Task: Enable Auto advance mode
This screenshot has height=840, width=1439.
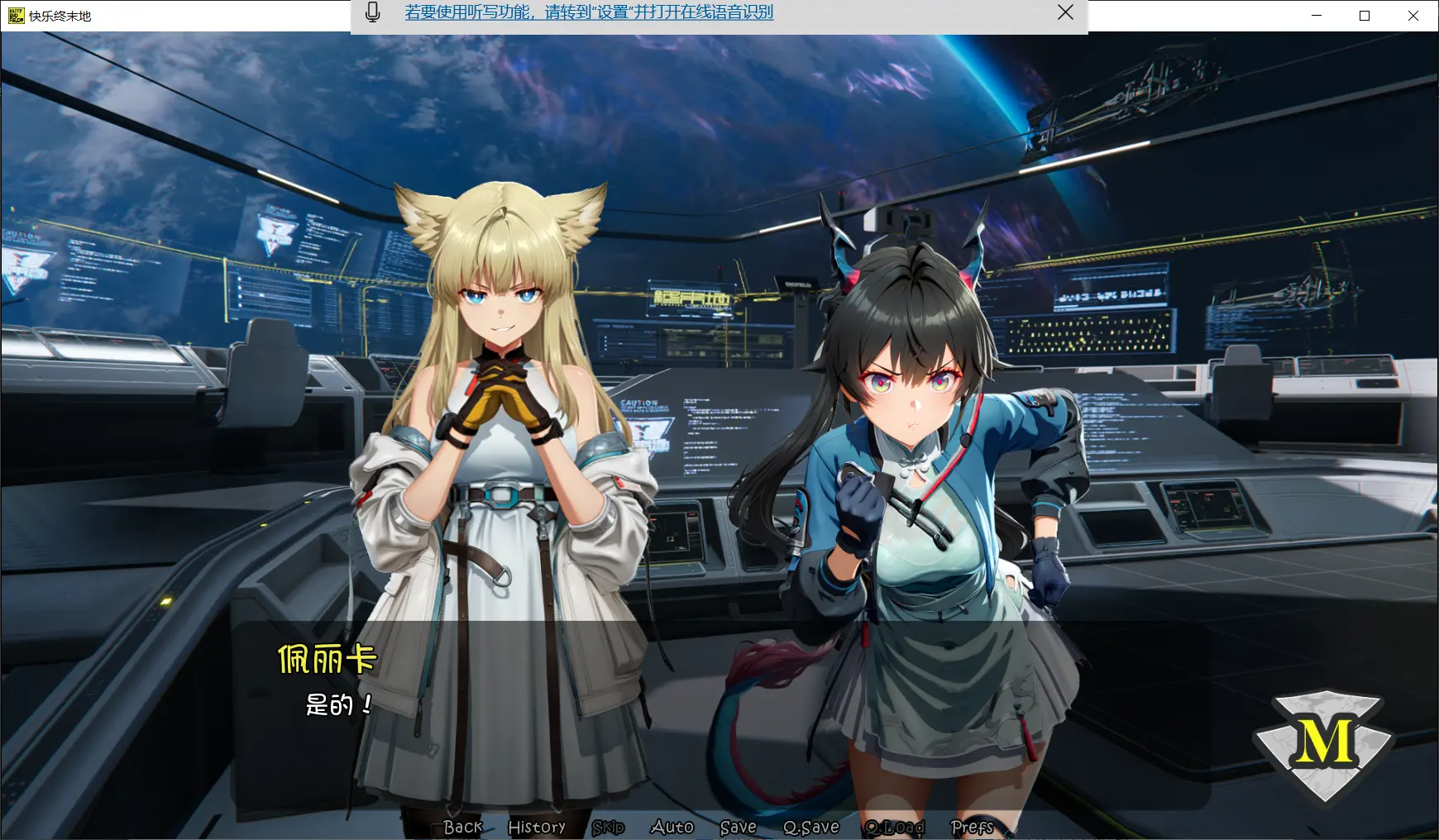Action: coord(672,827)
